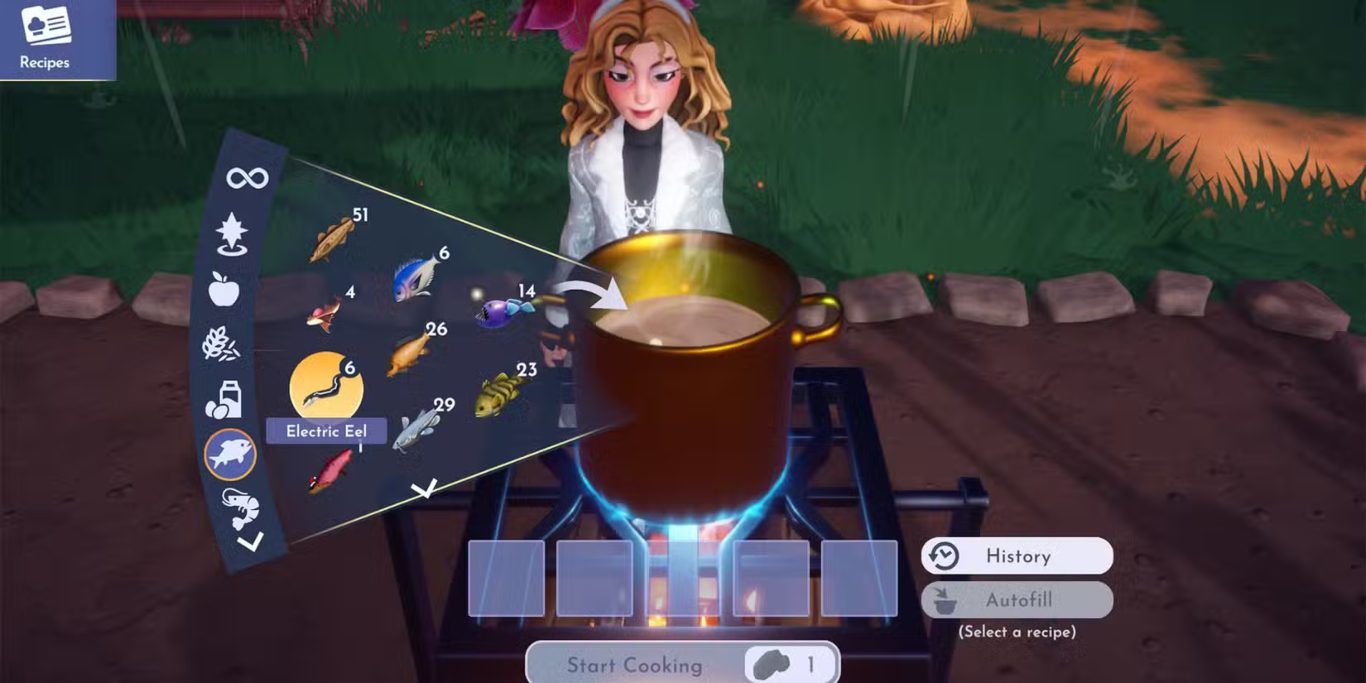Select the highlighted fish category tab
The width and height of the screenshot is (1366, 683).
click(231, 455)
